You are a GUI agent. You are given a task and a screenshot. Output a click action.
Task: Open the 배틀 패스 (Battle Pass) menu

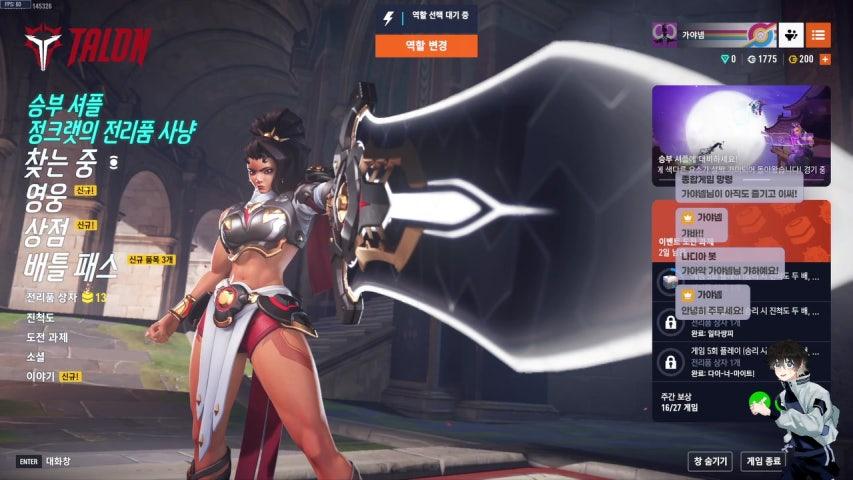(74, 265)
